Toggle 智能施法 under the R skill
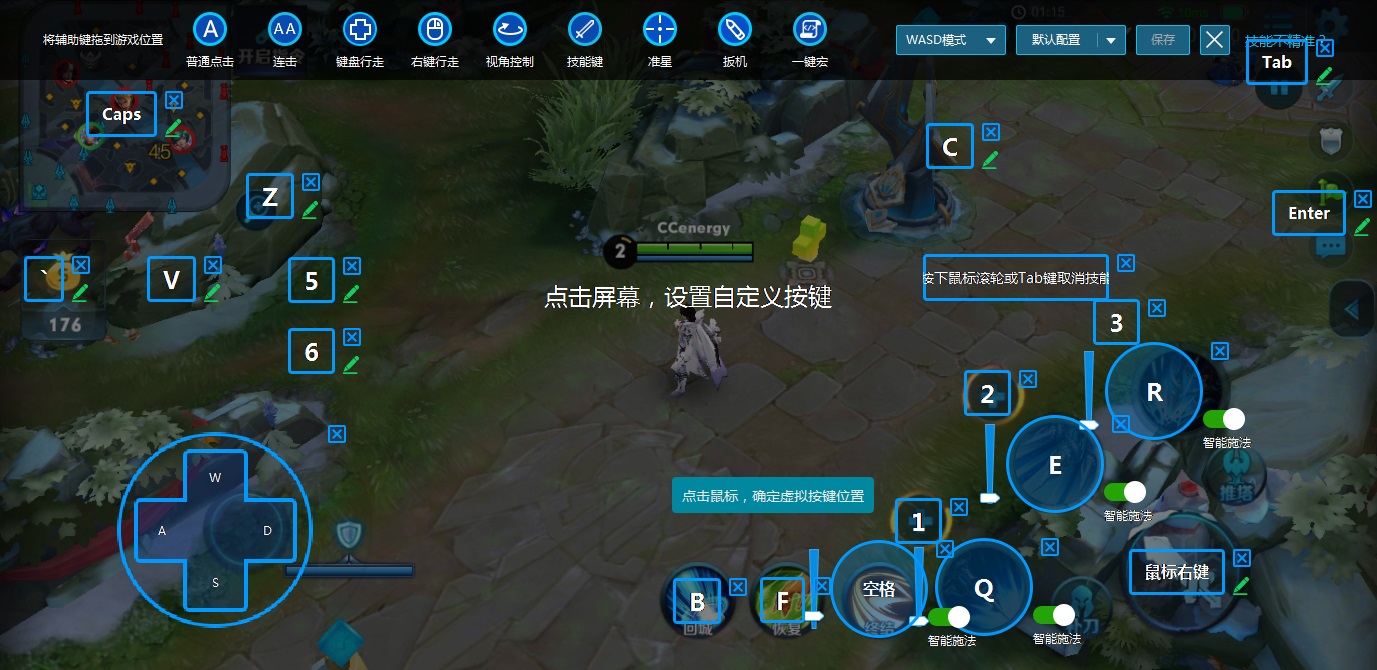 tap(1224, 420)
